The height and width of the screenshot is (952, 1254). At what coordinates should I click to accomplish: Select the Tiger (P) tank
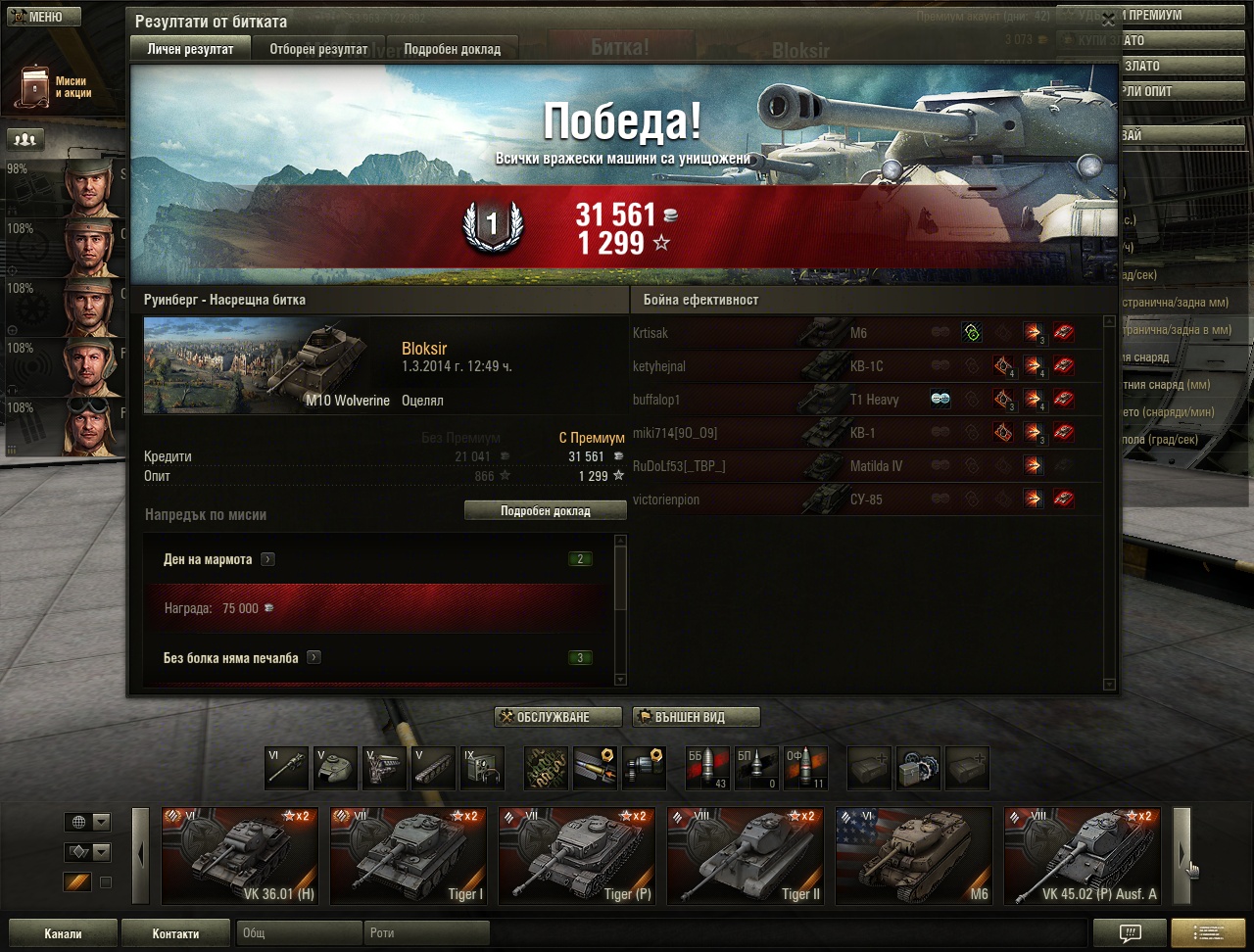[576, 855]
